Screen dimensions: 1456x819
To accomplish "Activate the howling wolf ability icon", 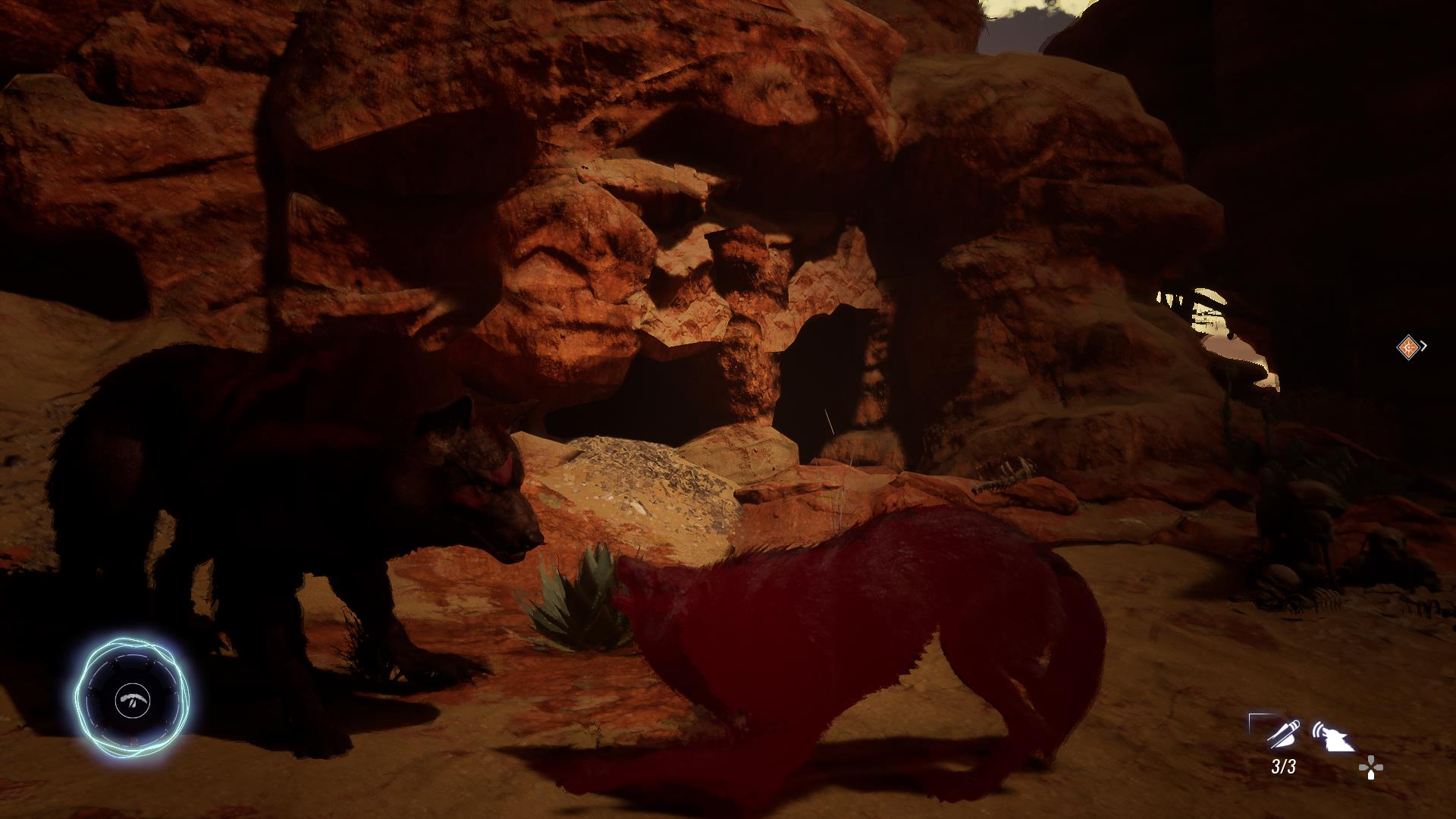I will click(1332, 737).
